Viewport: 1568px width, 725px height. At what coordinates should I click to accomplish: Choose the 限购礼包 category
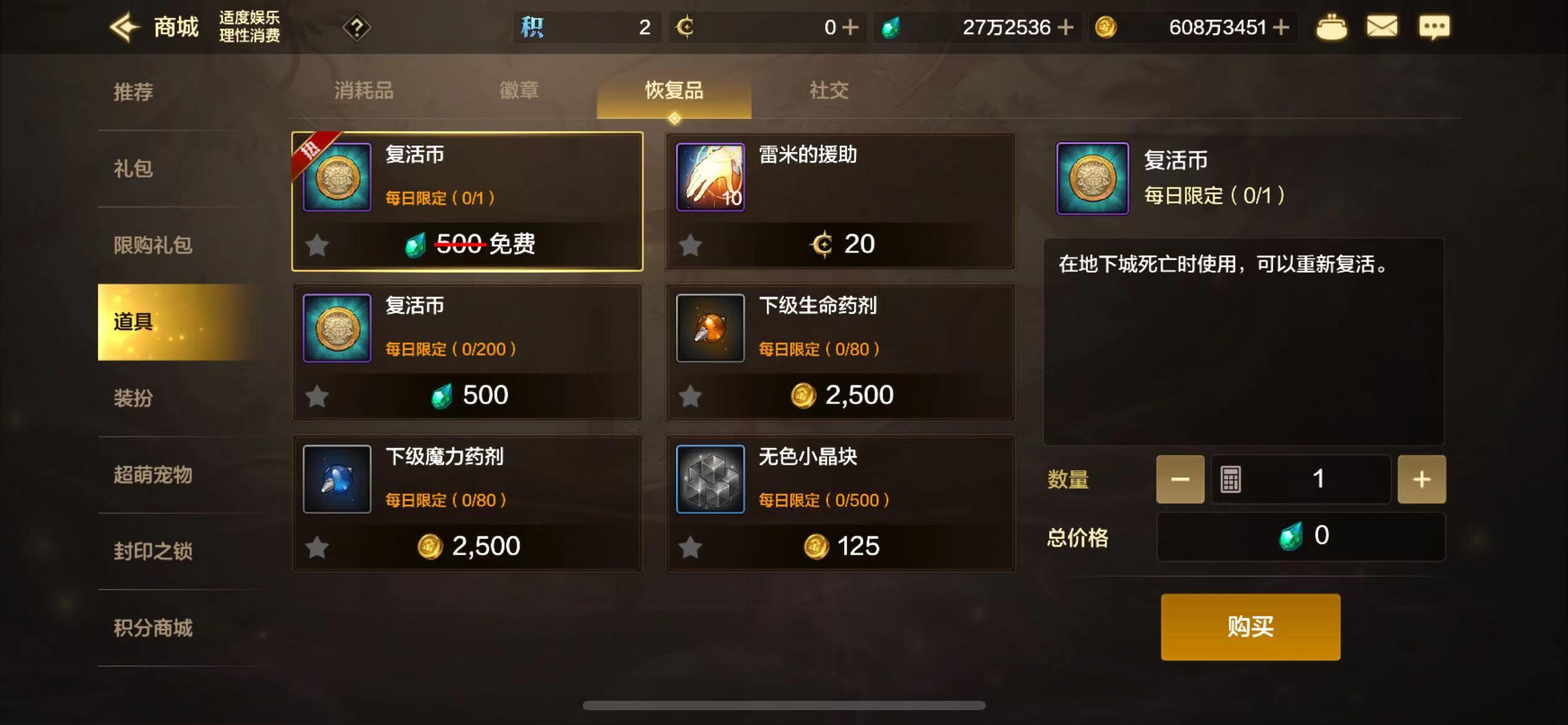pyautogui.click(x=153, y=245)
